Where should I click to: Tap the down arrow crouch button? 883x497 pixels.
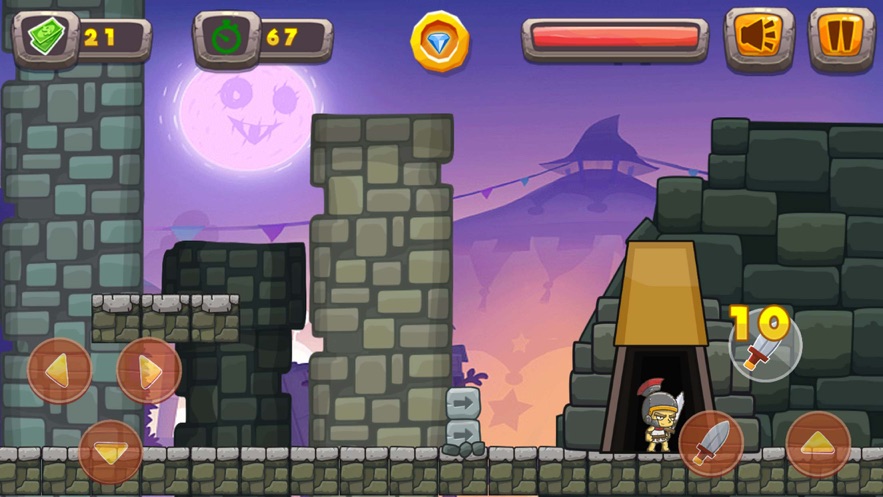click(x=110, y=452)
